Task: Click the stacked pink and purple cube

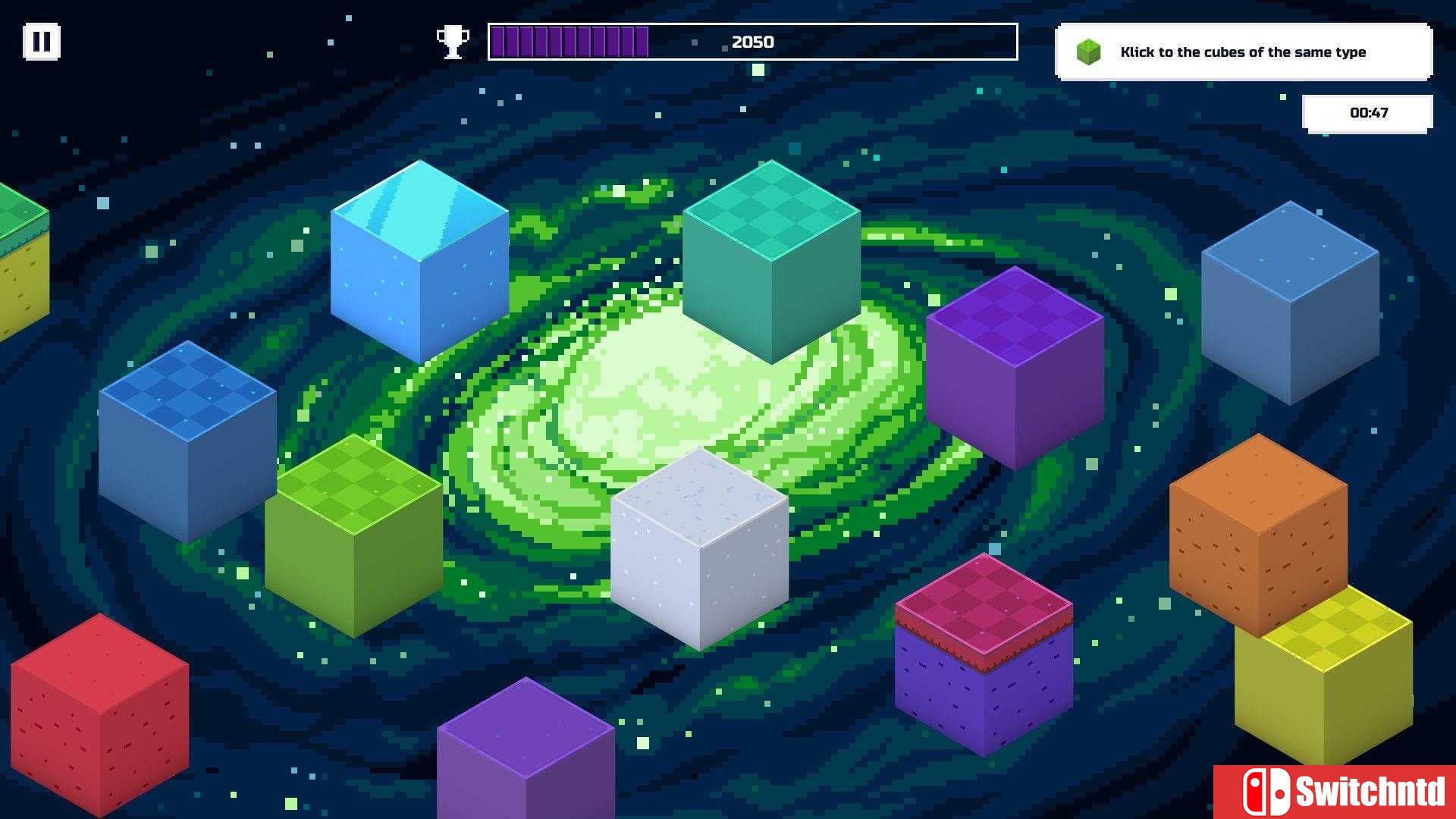Action: coord(982,652)
